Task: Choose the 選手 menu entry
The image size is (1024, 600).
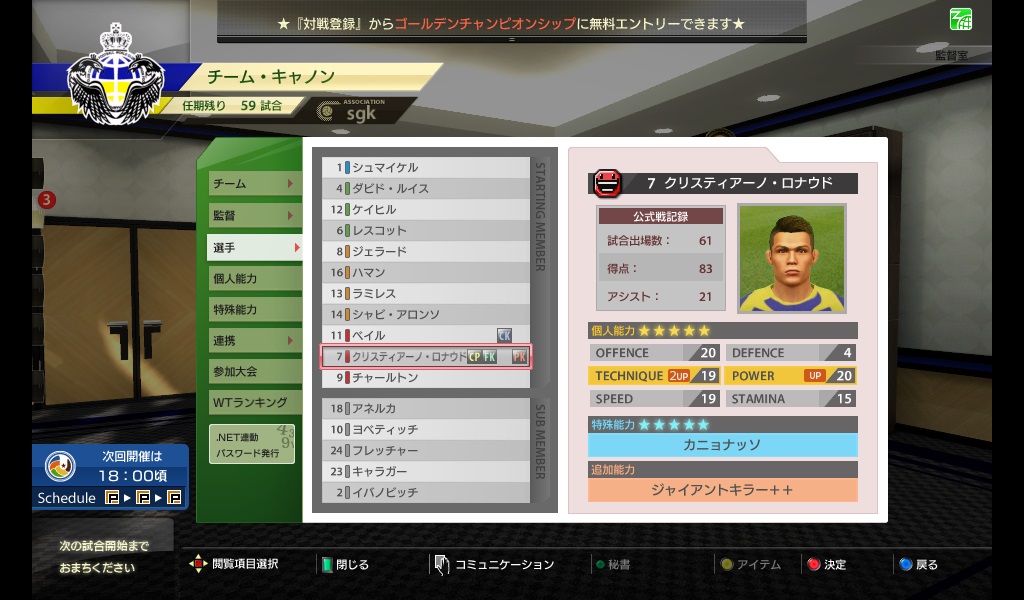Action: coord(251,247)
